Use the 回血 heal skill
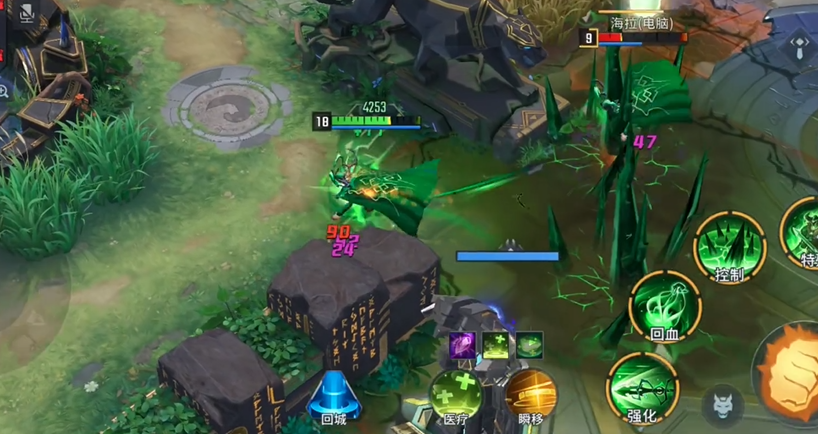 tap(665, 305)
